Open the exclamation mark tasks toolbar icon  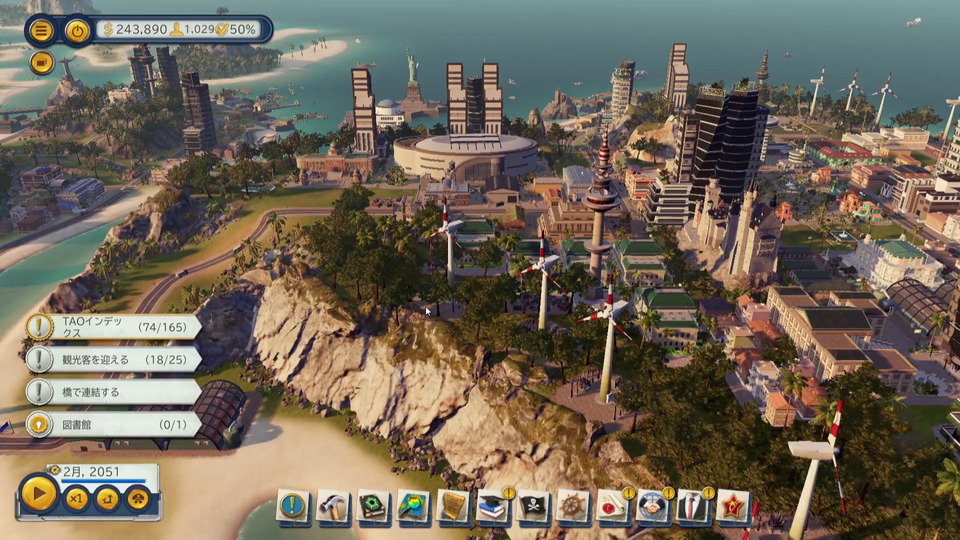[x=293, y=506]
